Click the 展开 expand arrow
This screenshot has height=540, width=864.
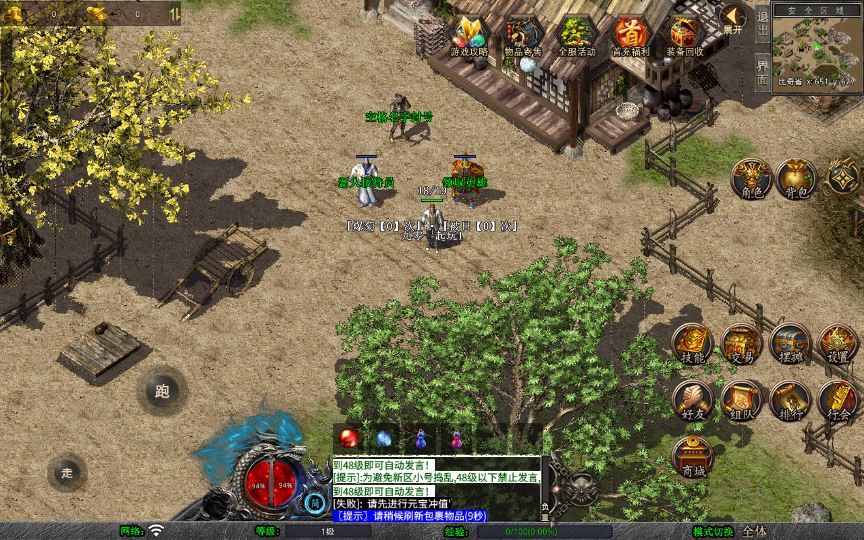click(x=733, y=18)
